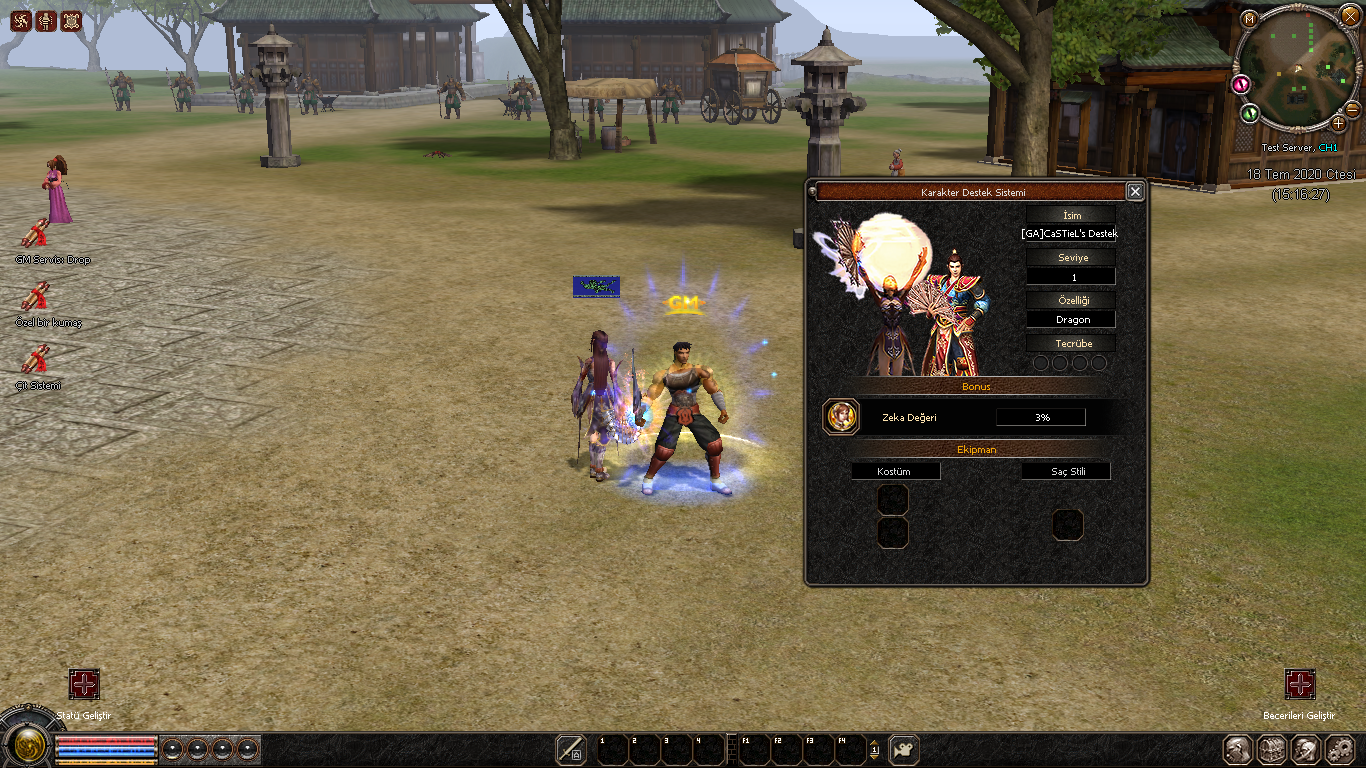Image resolution: width=1366 pixels, height=768 pixels.
Task: Toggle the camera mode icon on the taskbar
Action: click(x=904, y=749)
